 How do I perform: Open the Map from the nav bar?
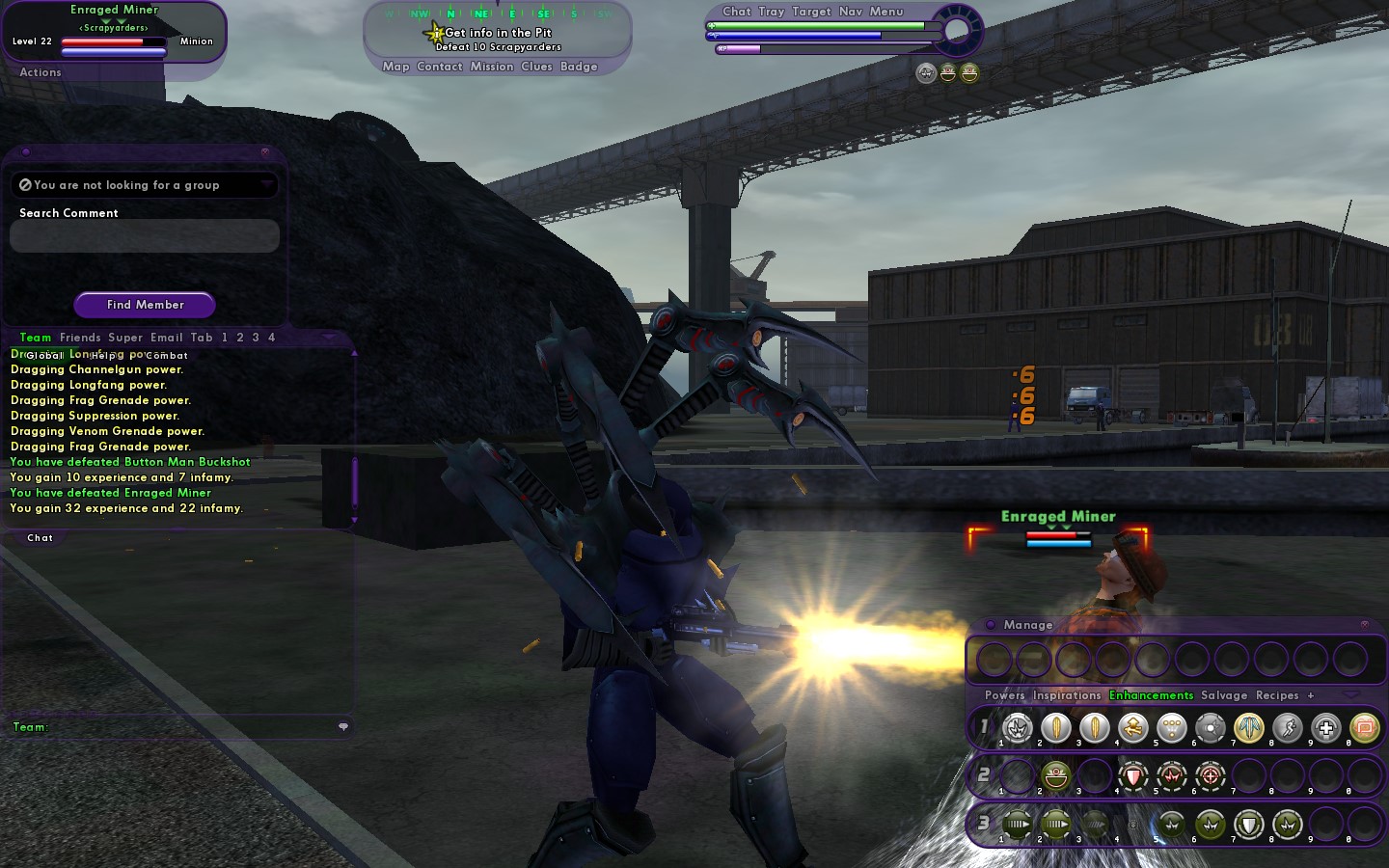pos(395,67)
